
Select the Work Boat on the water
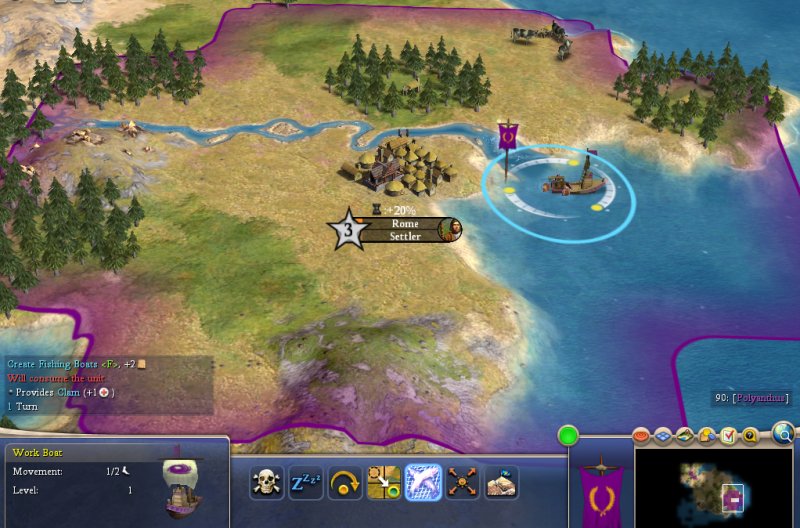click(574, 180)
